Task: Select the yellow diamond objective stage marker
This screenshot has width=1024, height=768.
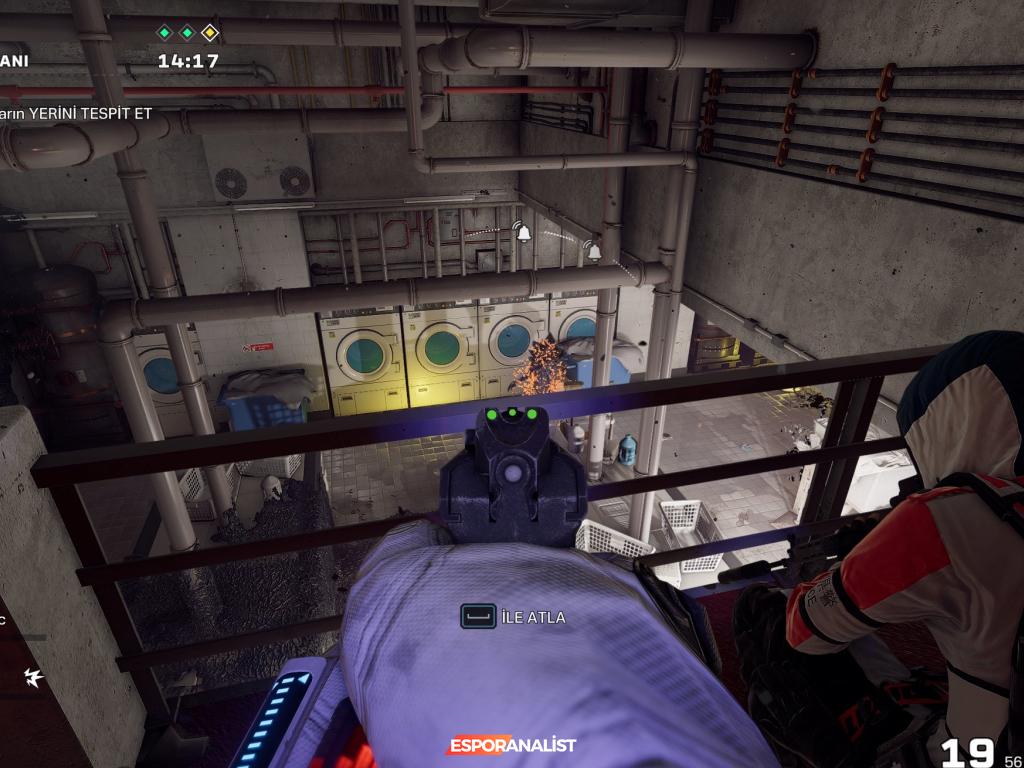Action: (x=209, y=33)
